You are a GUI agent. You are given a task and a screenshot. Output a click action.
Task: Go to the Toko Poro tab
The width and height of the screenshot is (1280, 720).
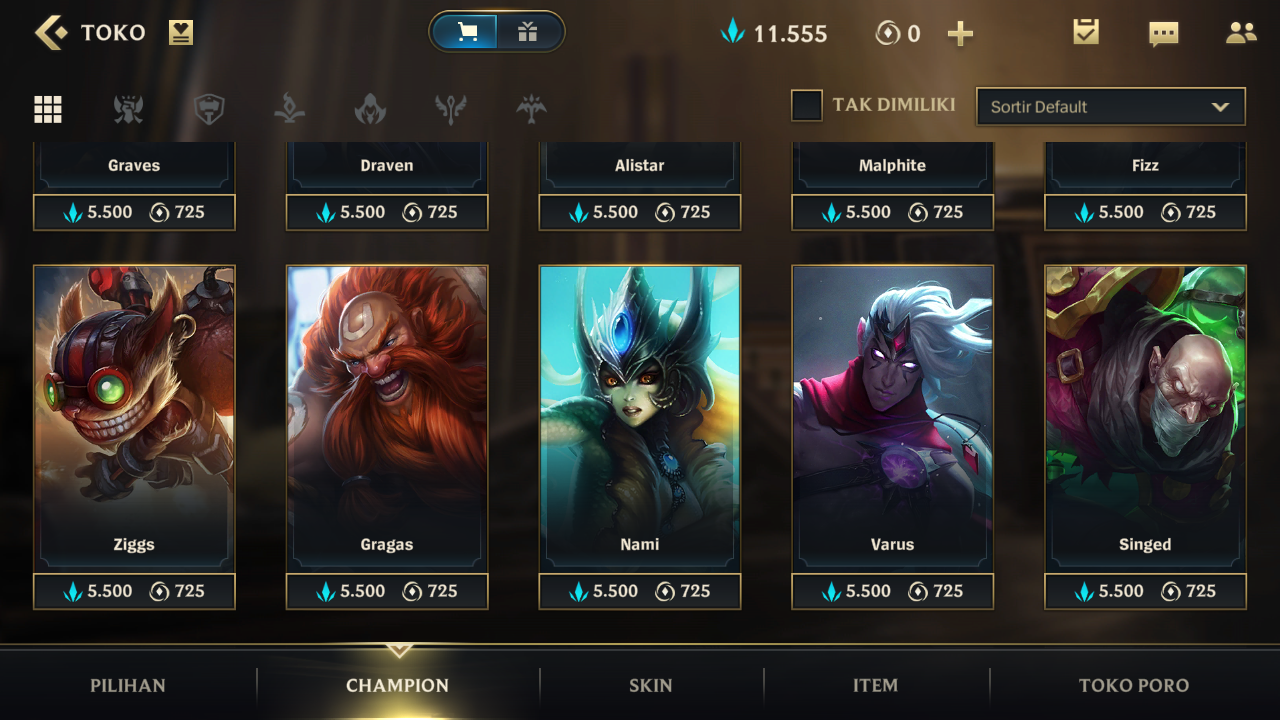click(1134, 686)
